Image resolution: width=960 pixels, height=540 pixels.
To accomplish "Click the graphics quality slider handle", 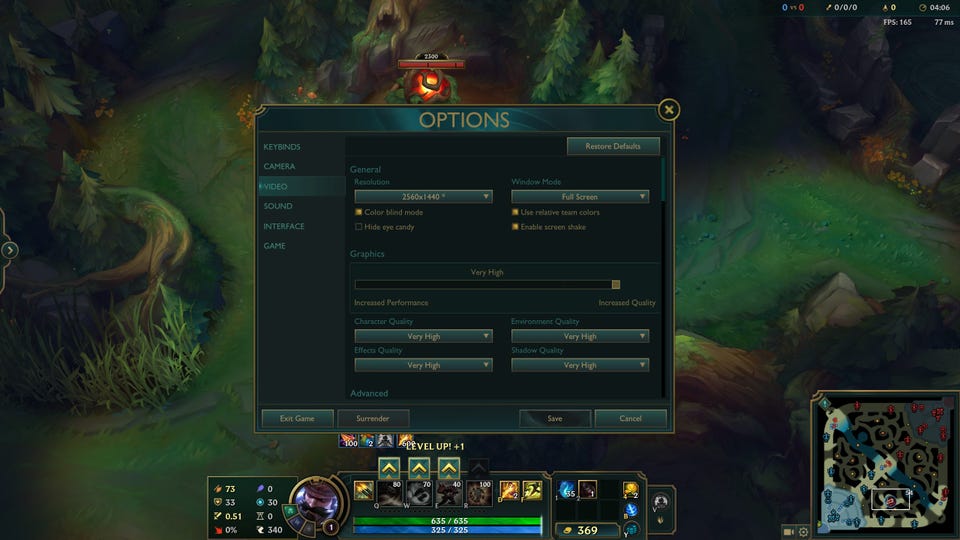I will (616, 285).
